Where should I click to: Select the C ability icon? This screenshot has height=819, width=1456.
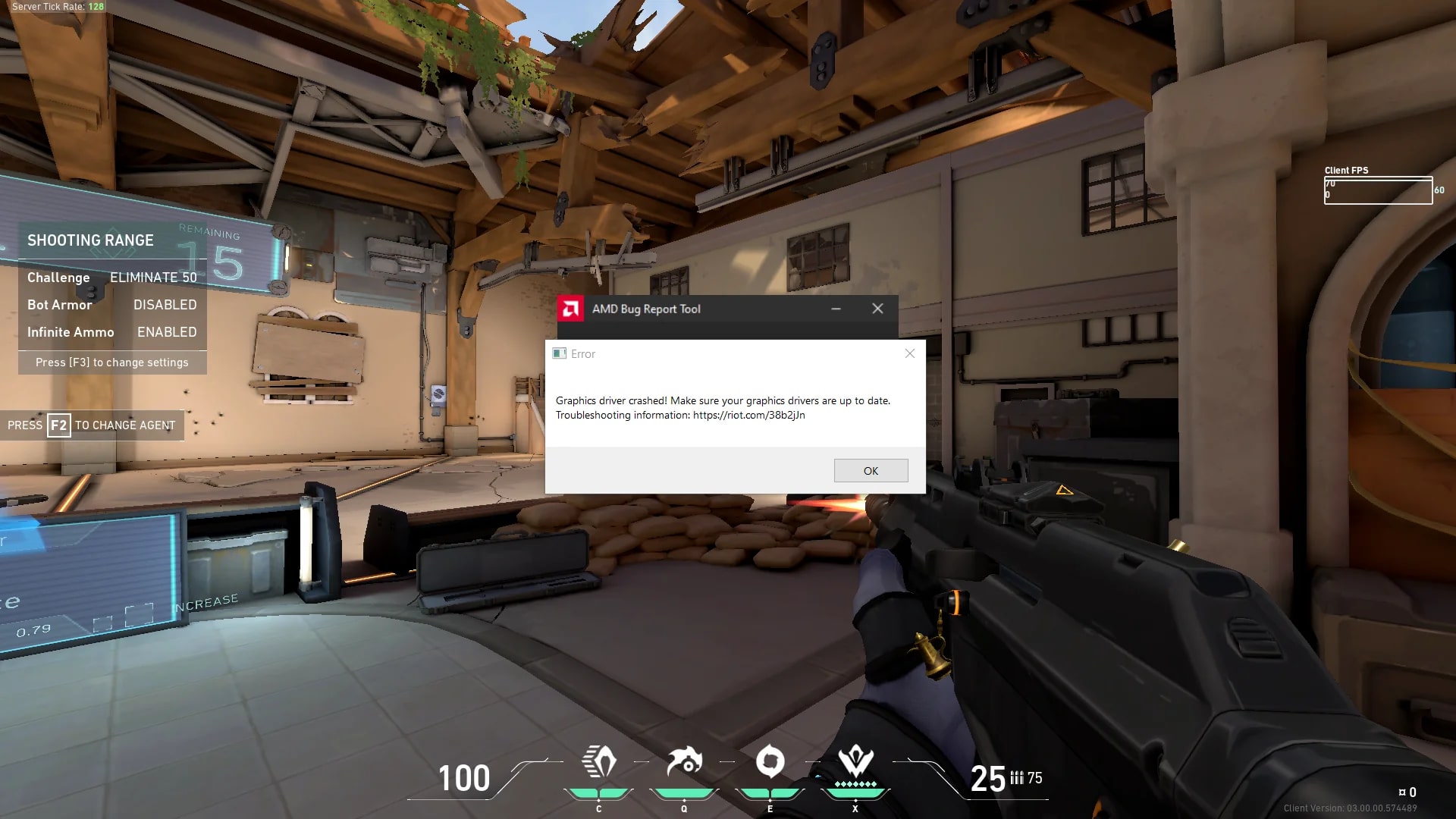coord(599,762)
